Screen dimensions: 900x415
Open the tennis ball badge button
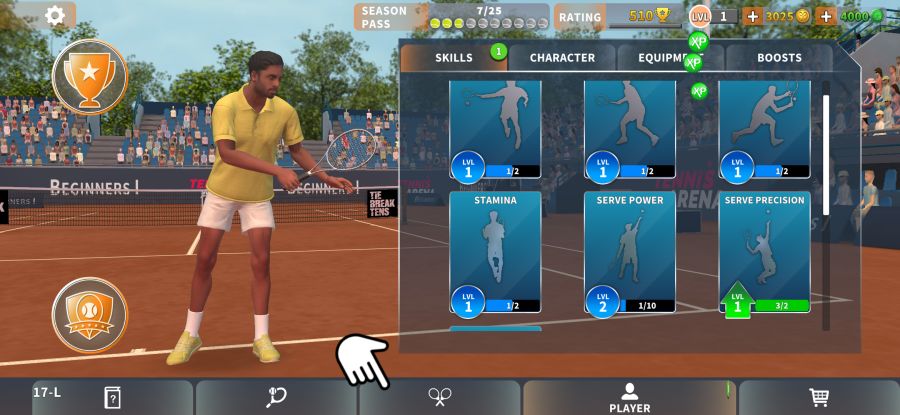(x=90, y=314)
